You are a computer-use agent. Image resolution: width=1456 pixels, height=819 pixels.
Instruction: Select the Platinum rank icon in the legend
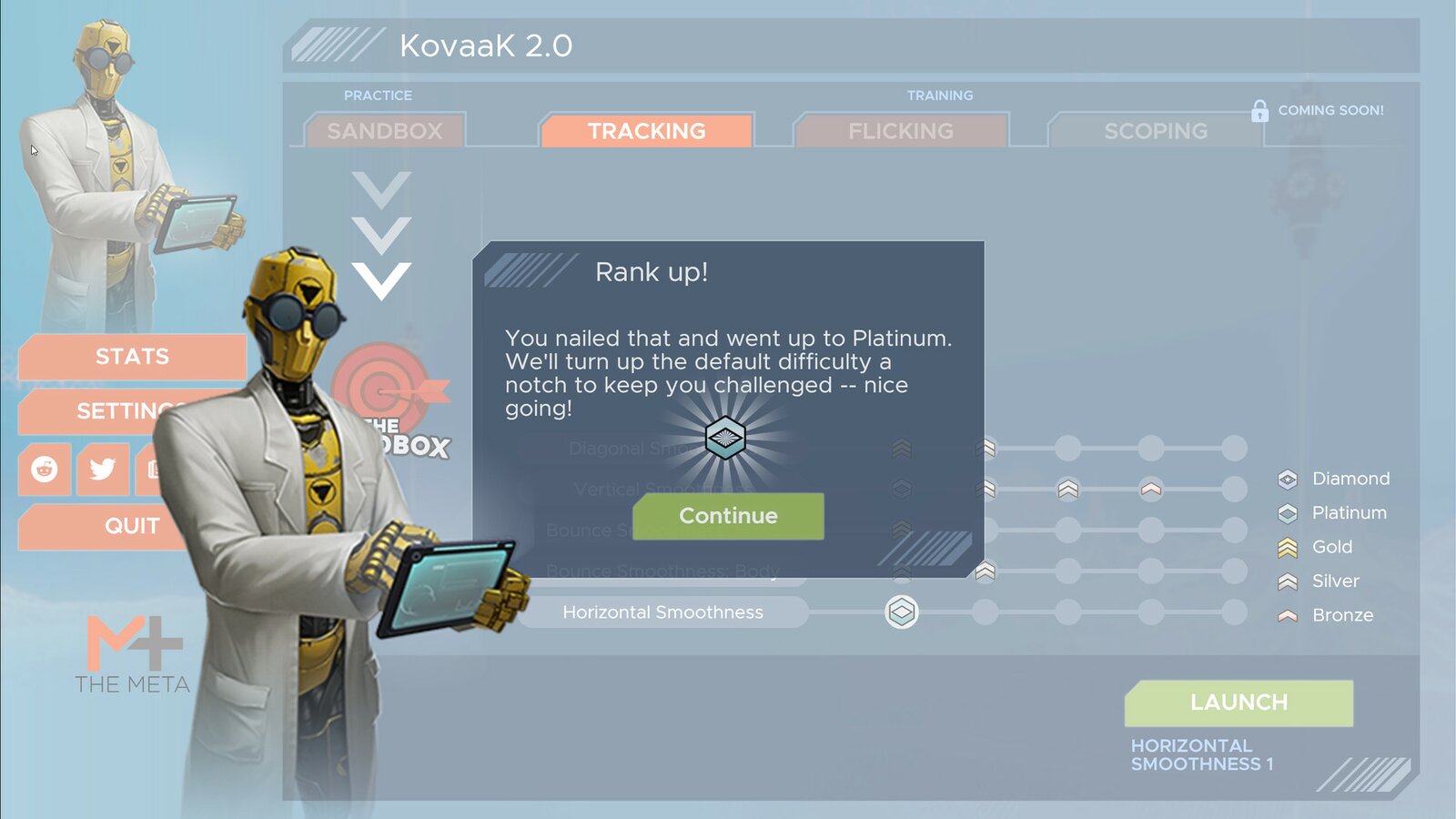pos(1285,512)
